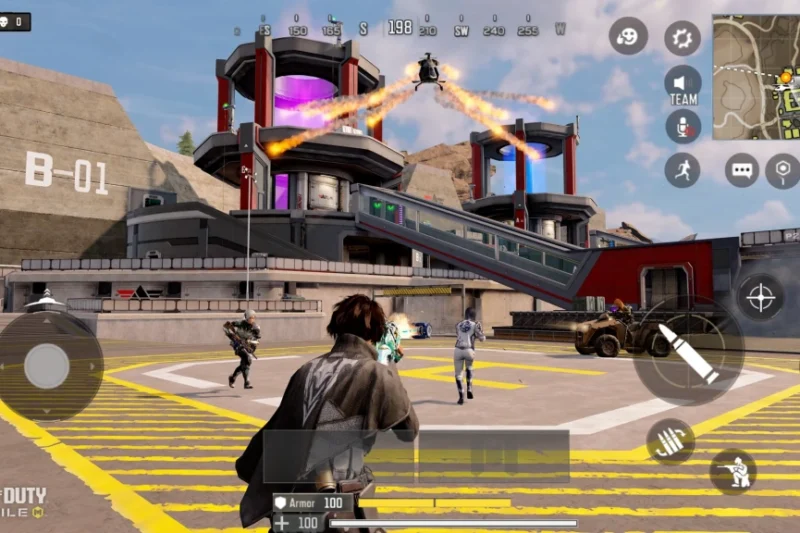Toggle crouch with the kneeling soldier icon
Screen dimensions: 800x533
tap(733, 471)
